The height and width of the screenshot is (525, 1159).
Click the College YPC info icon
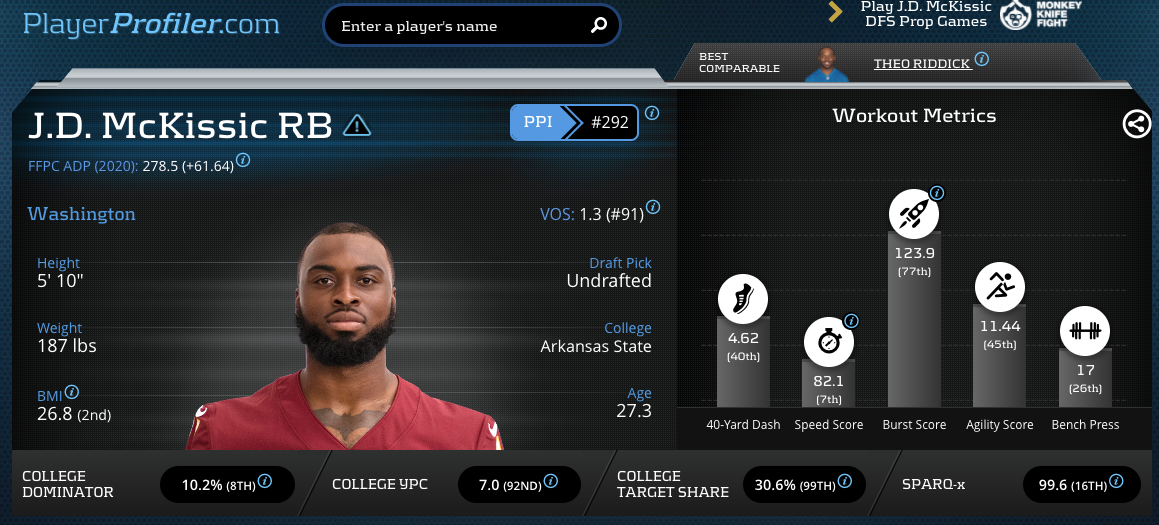549,481
